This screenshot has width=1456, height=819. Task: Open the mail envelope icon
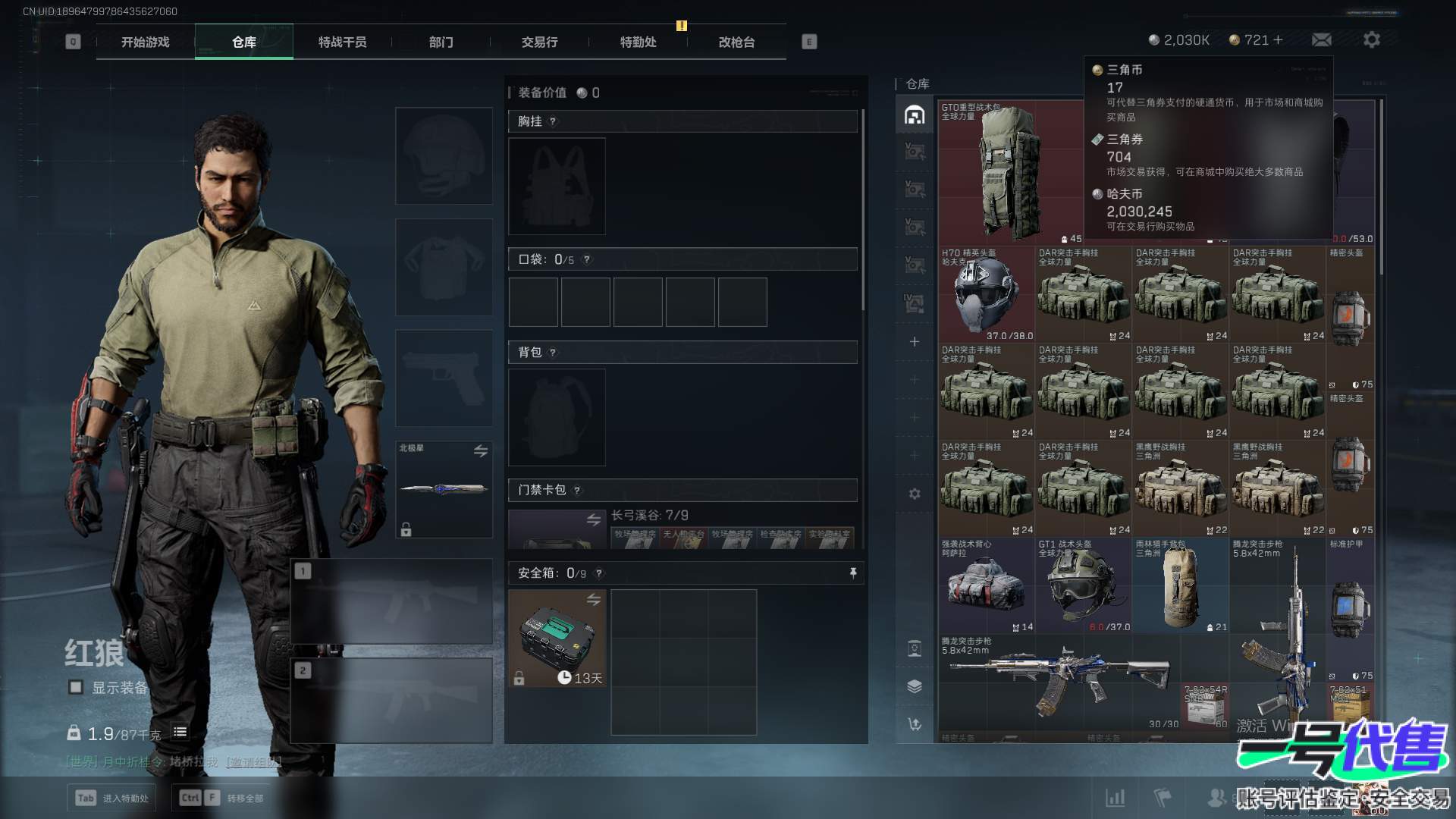(x=1321, y=39)
